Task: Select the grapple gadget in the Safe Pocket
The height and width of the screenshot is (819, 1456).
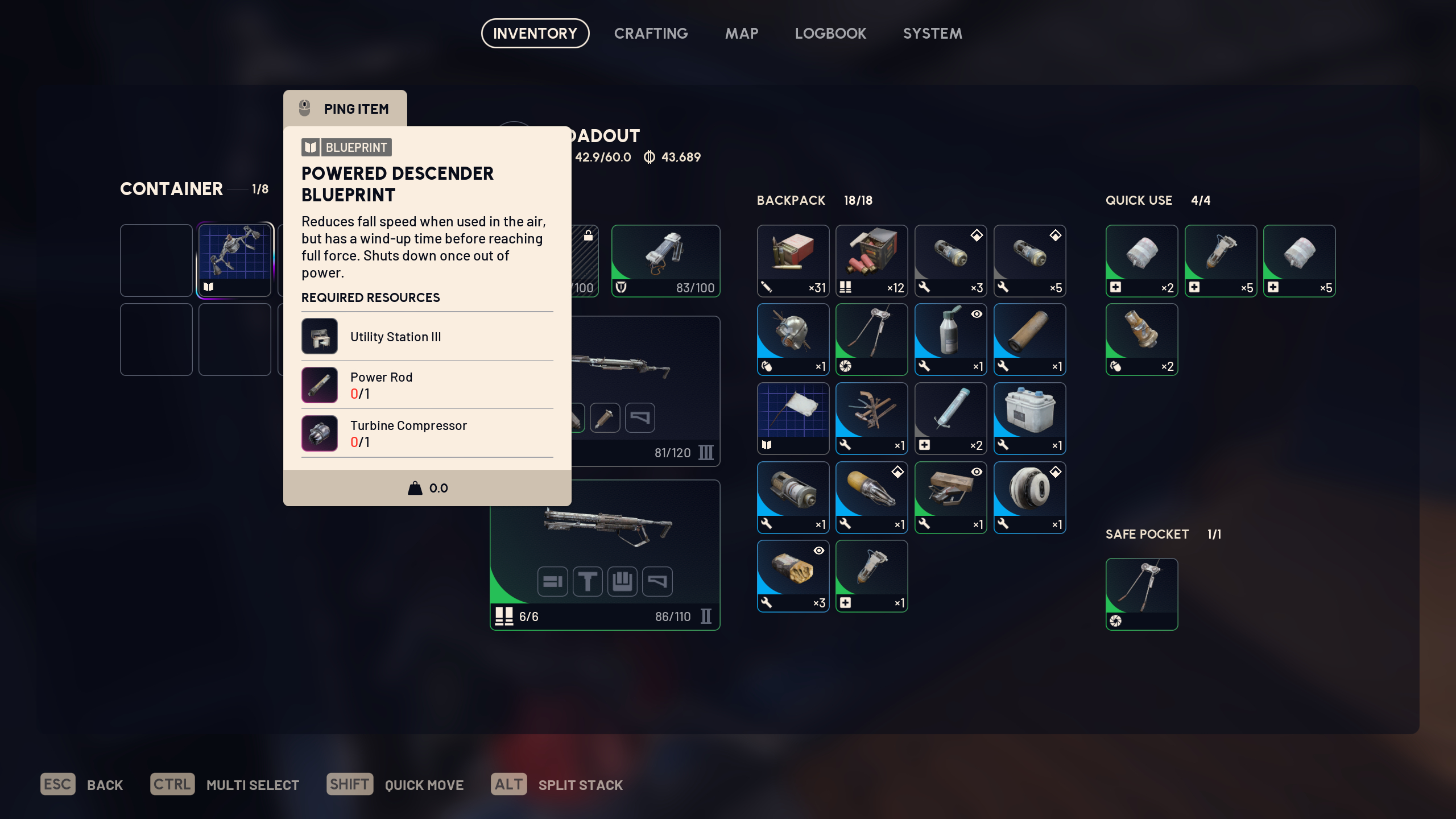Action: 1141,594
